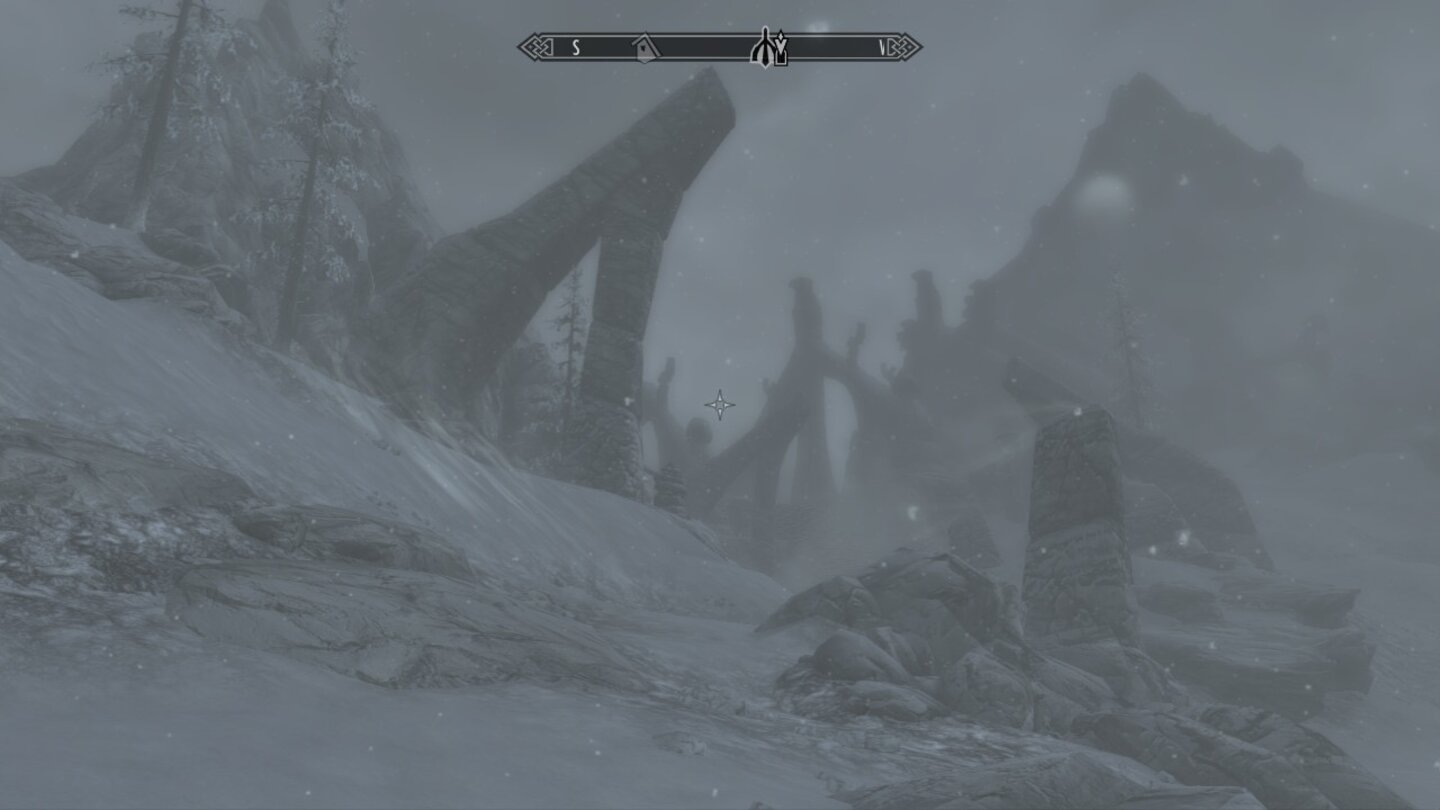Click the W cardinal direction on the compass
Screen dimensions: 1440x810
tap(884, 45)
